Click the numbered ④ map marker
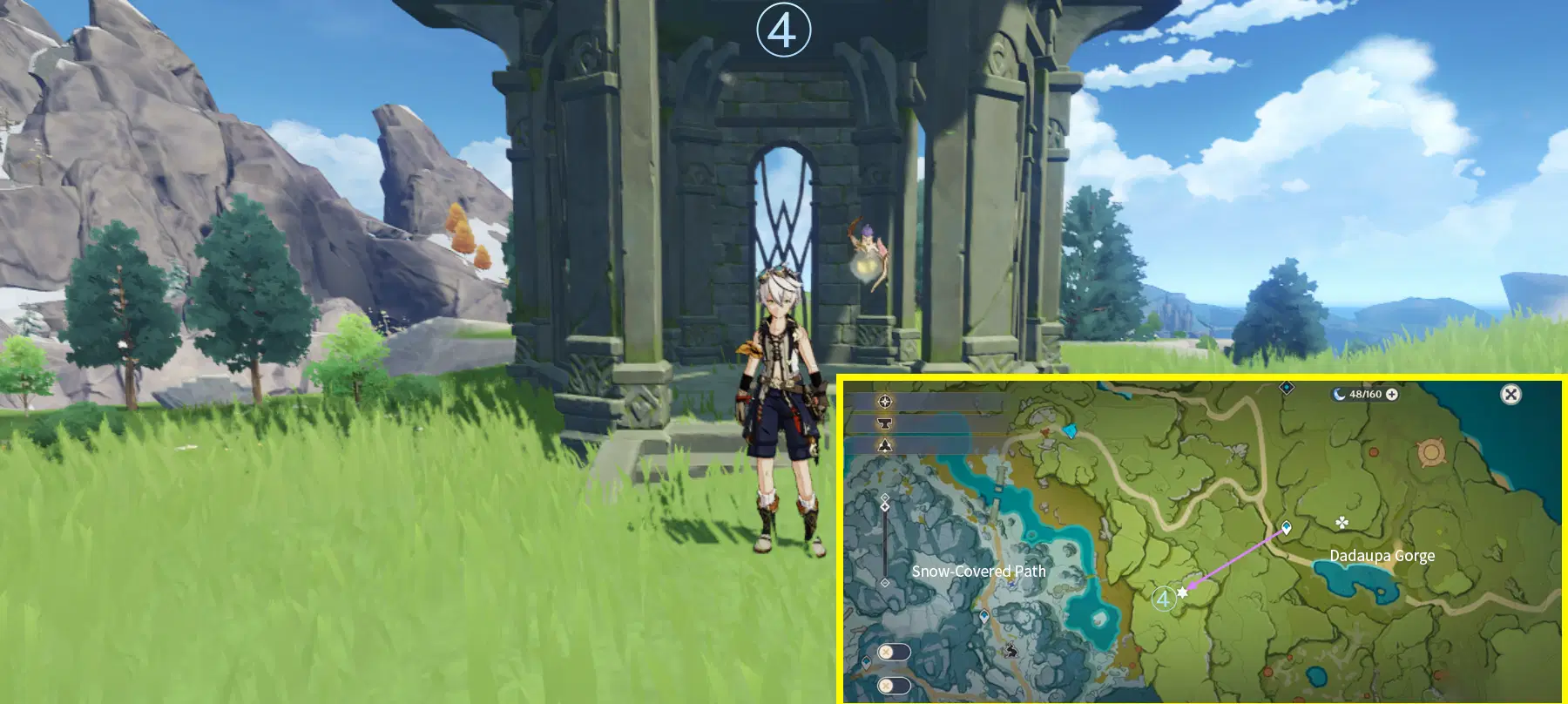1568x704 pixels. pos(1162,599)
